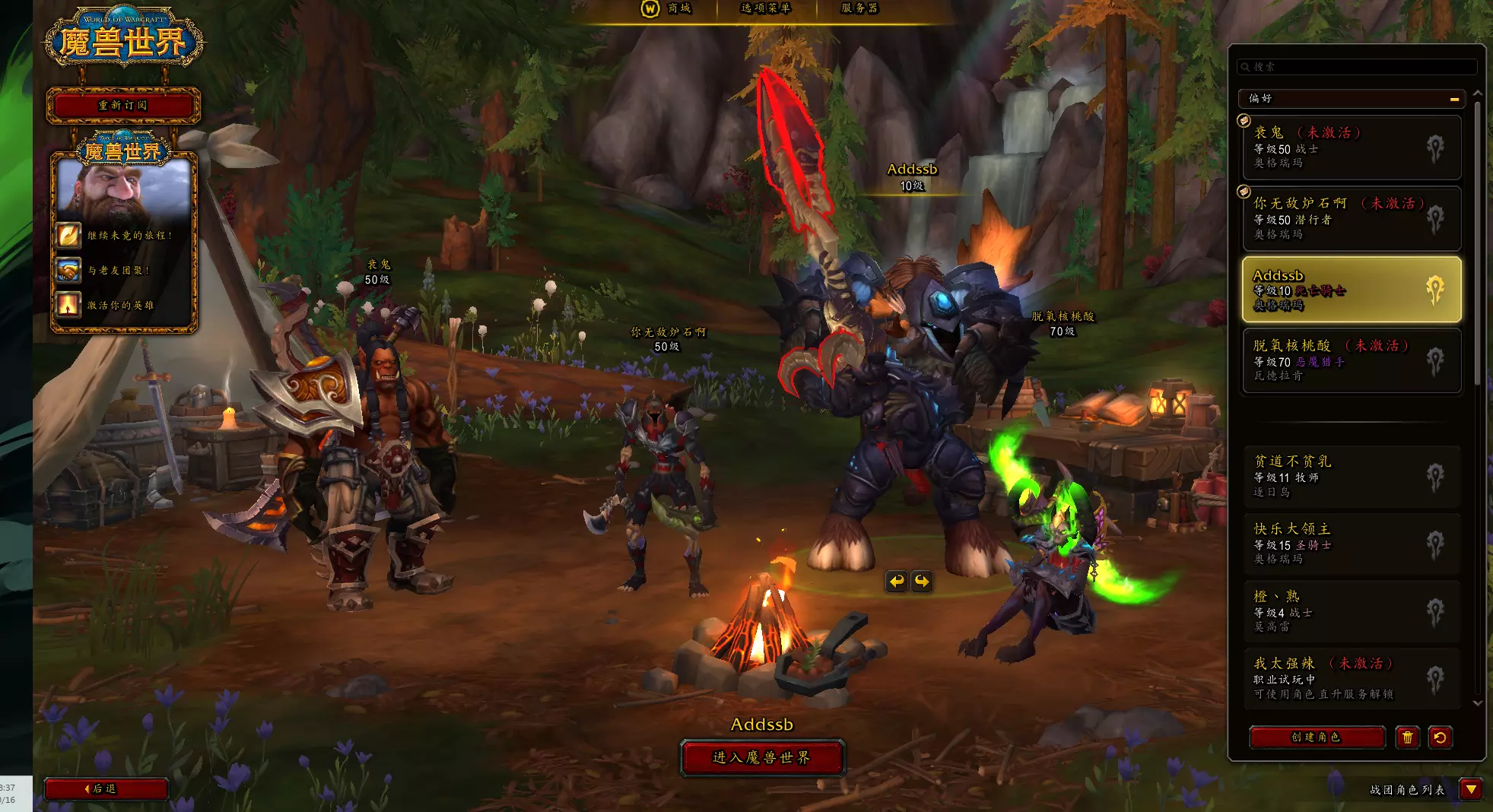Viewport: 1493px width, 812px height.
Task: Click the undo arrow restore character button
Action: click(1440, 737)
